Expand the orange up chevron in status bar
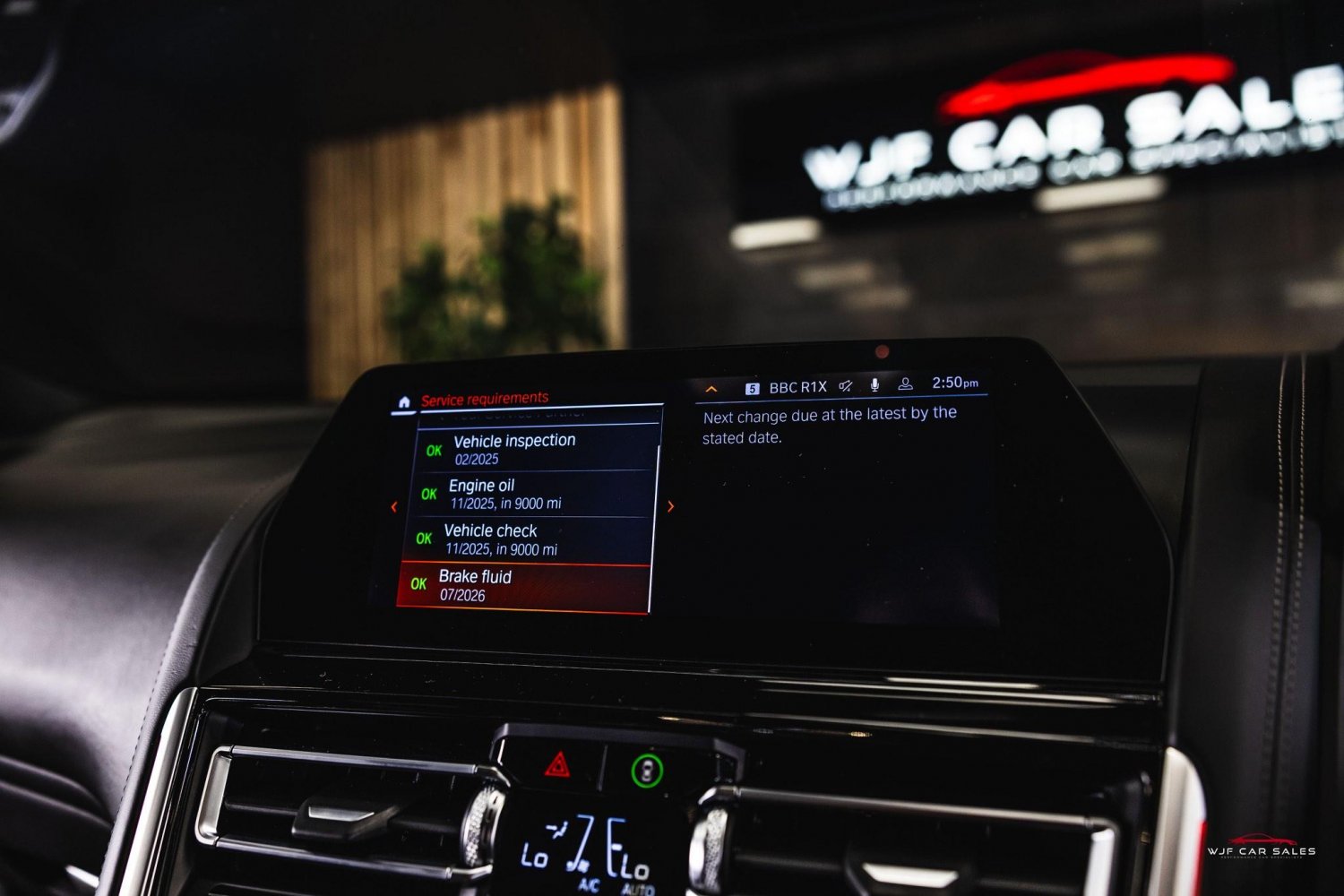Viewport: 1344px width, 896px height. [x=711, y=390]
